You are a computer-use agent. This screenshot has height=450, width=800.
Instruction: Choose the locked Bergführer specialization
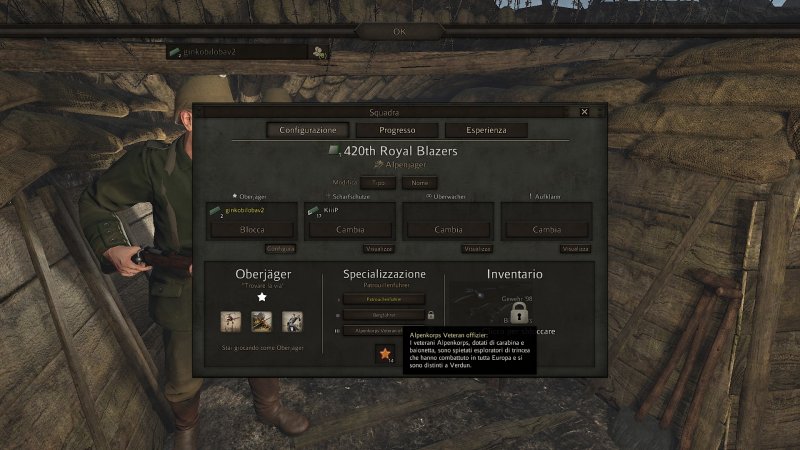[x=383, y=315]
